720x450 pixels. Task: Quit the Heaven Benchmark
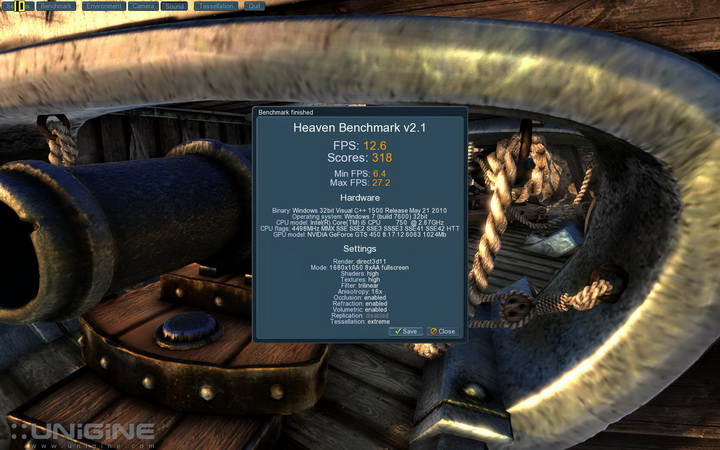254,6
